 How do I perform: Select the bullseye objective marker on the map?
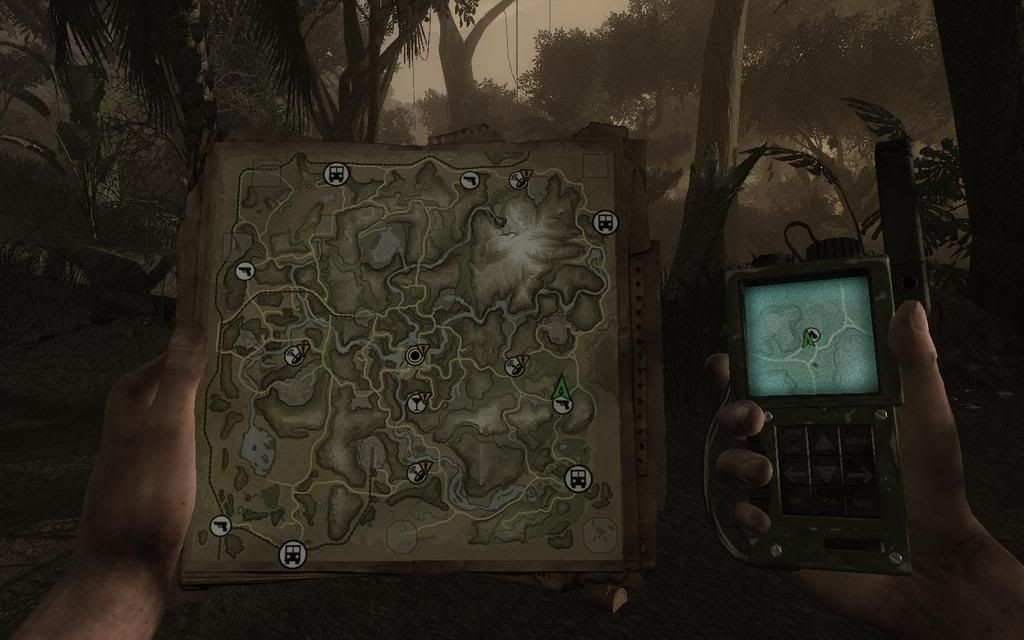click(415, 355)
